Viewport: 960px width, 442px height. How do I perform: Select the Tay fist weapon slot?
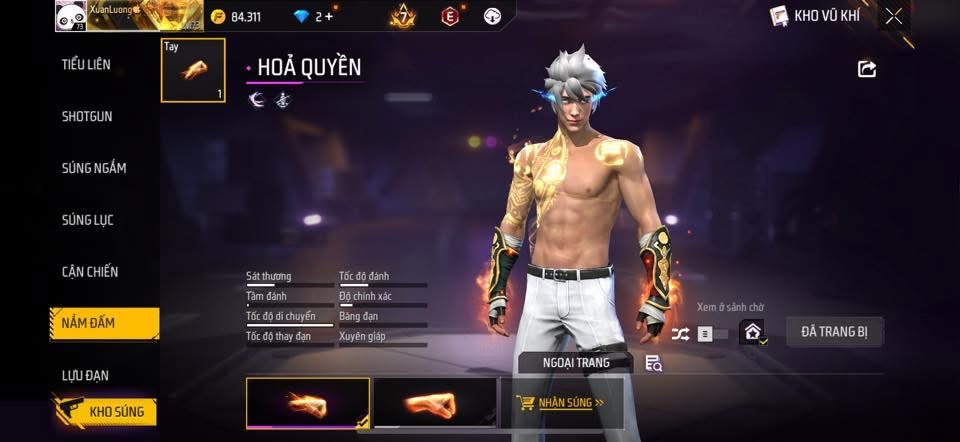point(193,70)
